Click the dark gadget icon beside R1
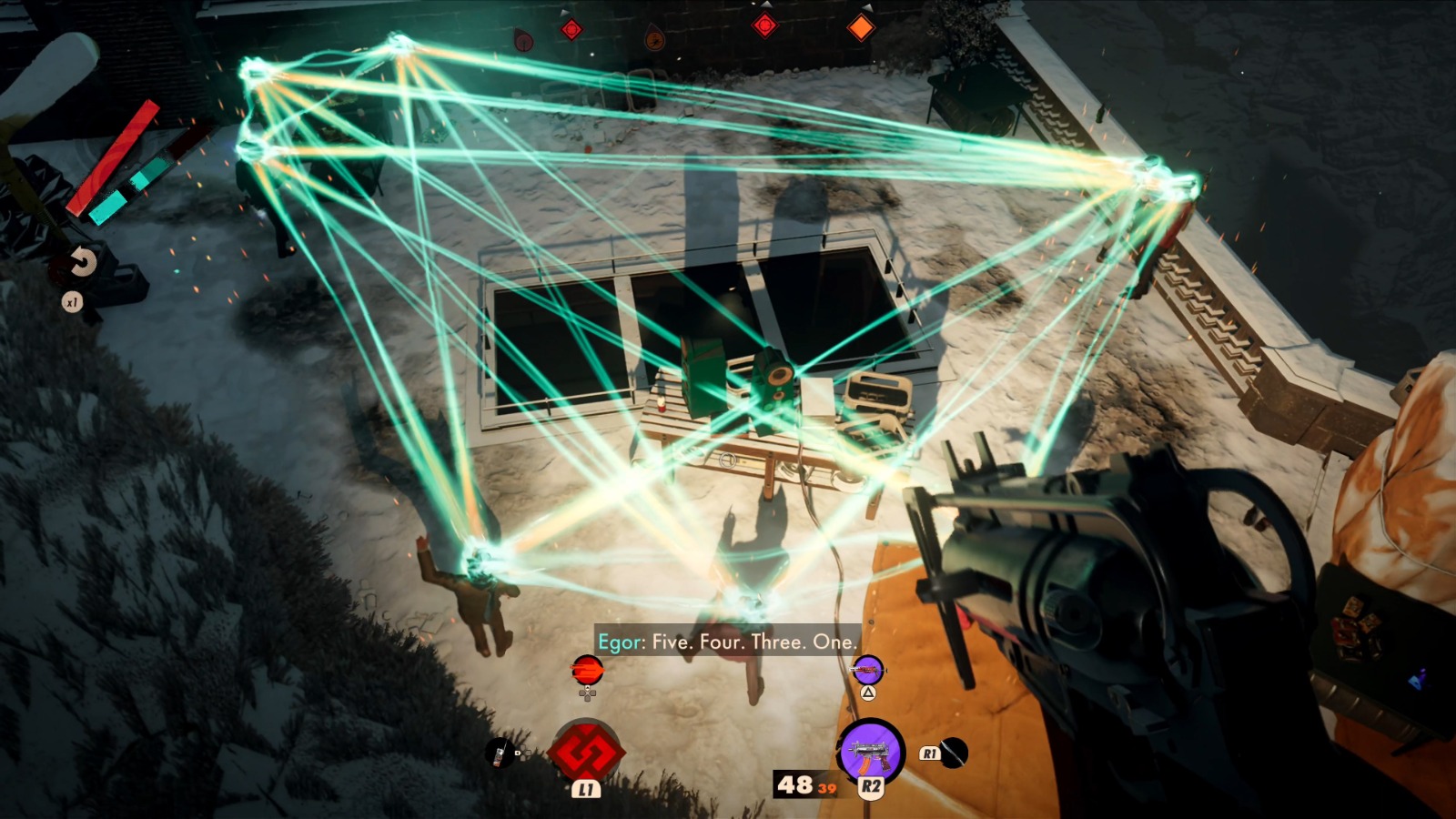1456x819 pixels. coord(953,753)
